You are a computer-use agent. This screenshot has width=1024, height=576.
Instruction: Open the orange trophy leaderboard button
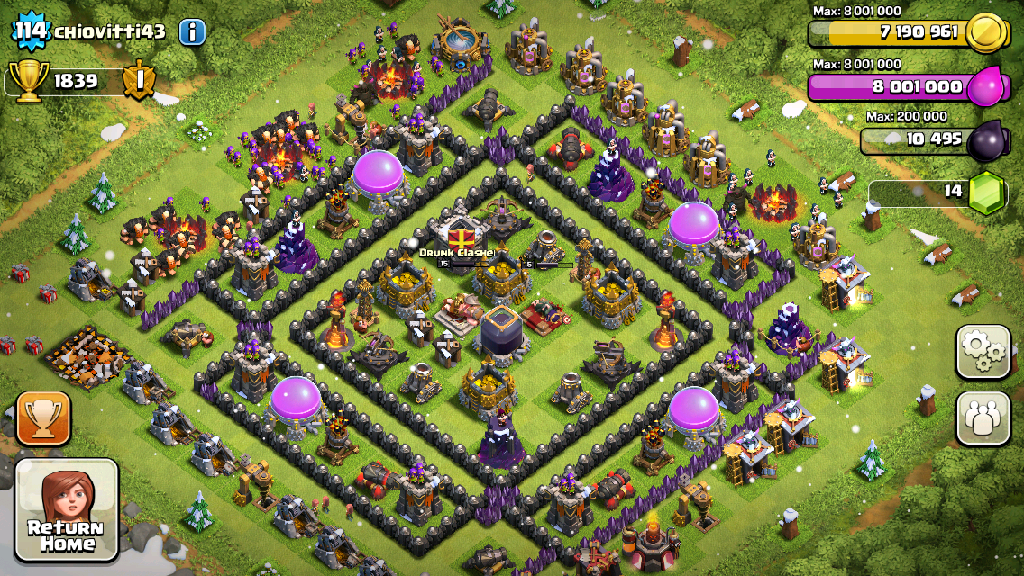pos(44,418)
